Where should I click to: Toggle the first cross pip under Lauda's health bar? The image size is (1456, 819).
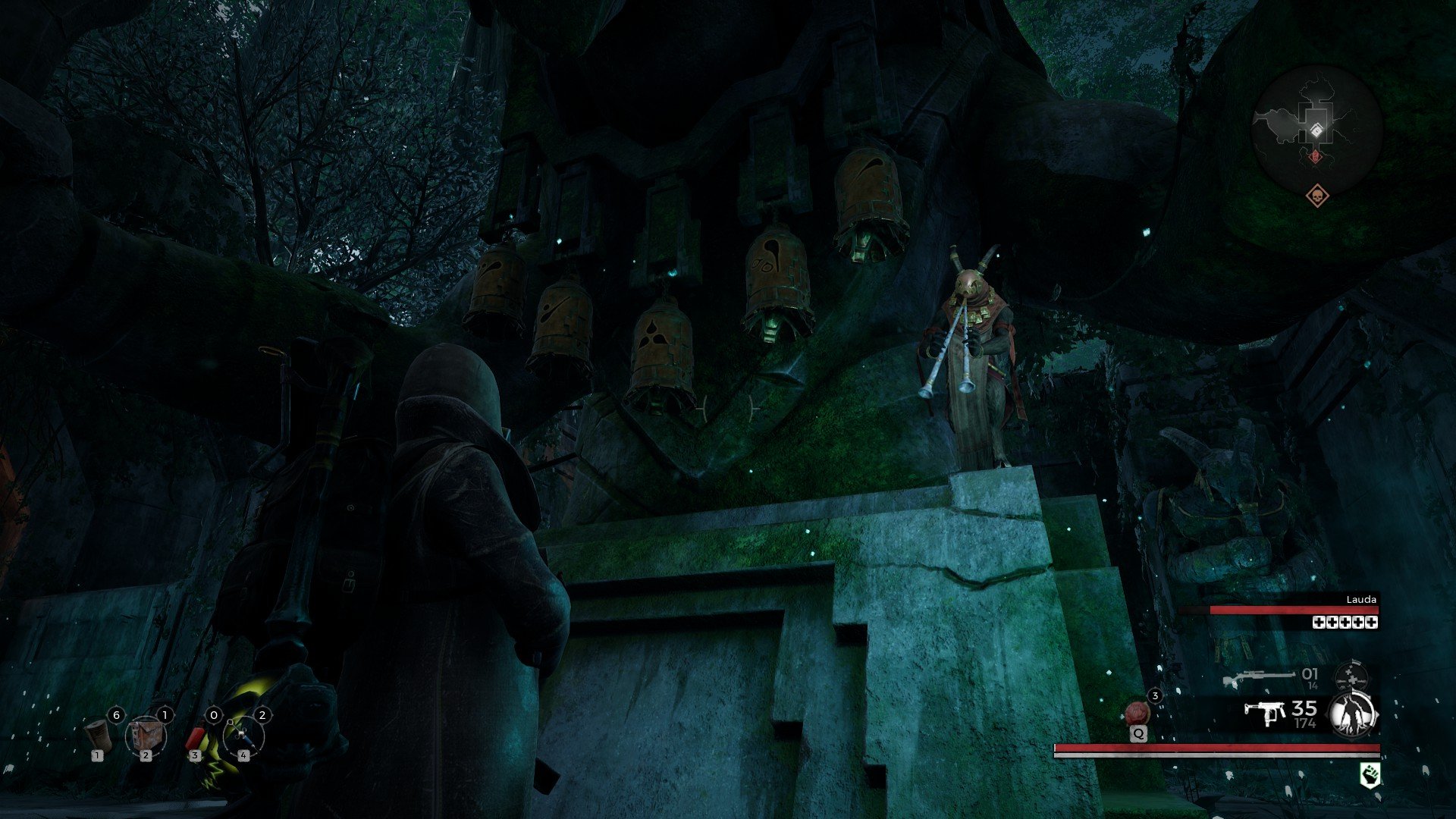coord(1319,623)
